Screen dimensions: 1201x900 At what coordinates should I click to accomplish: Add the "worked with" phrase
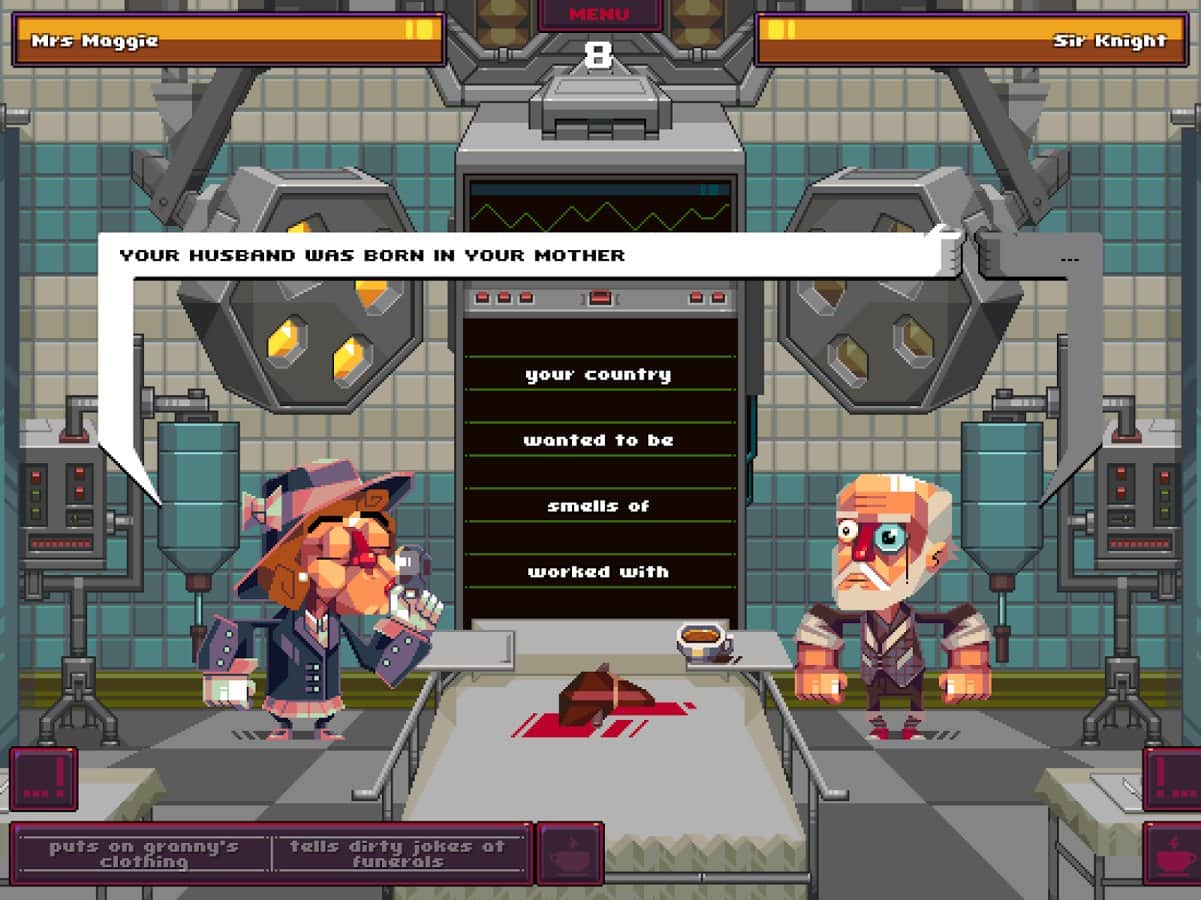(x=598, y=572)
